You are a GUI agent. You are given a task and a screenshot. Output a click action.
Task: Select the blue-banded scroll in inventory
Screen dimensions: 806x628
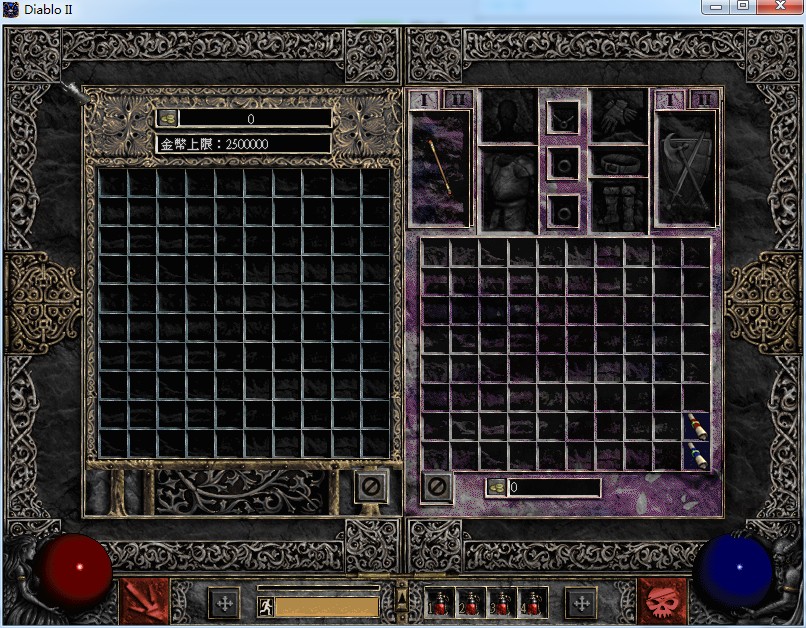697,455
